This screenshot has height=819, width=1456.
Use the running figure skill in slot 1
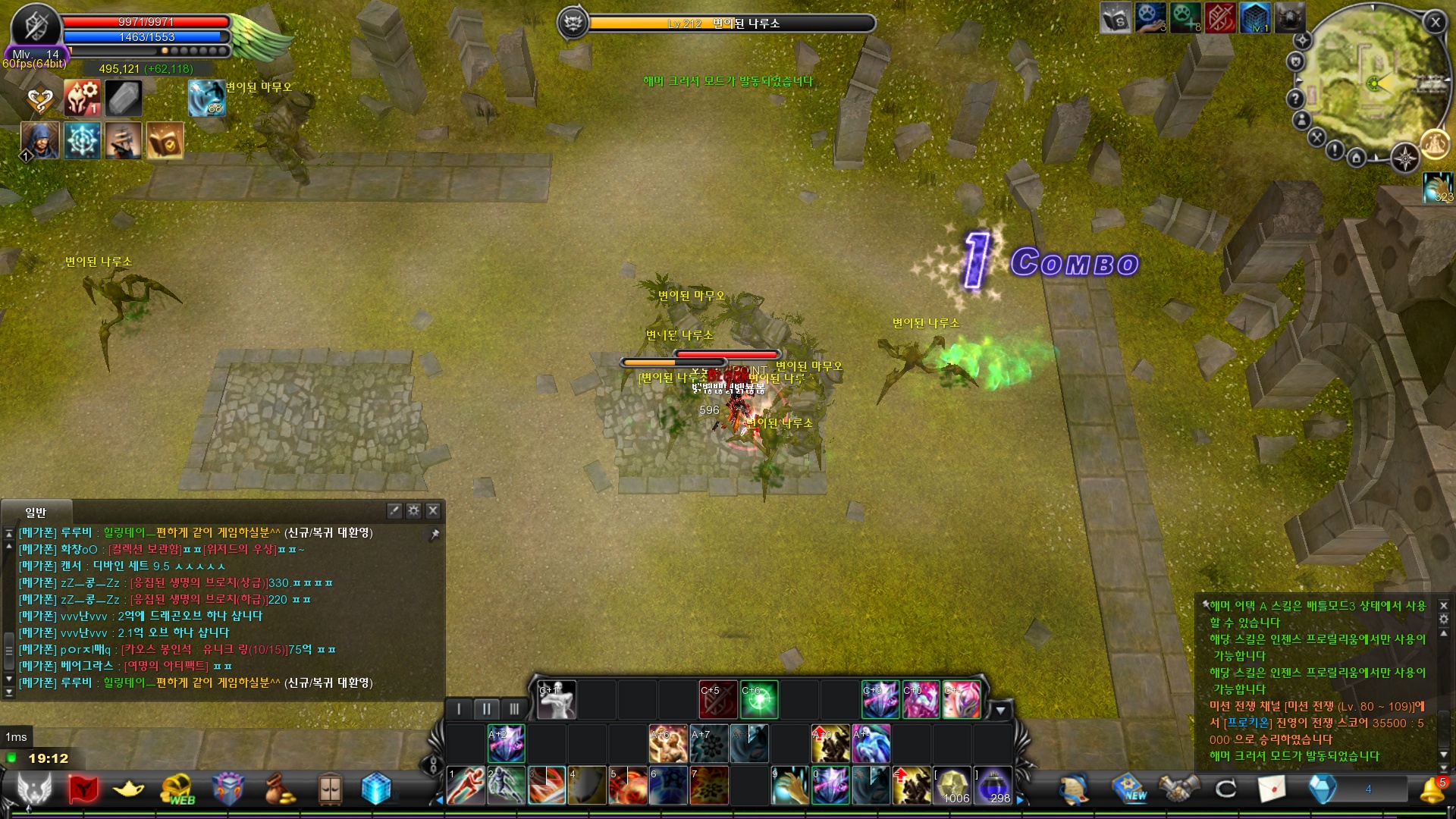(x=466, y=785)
